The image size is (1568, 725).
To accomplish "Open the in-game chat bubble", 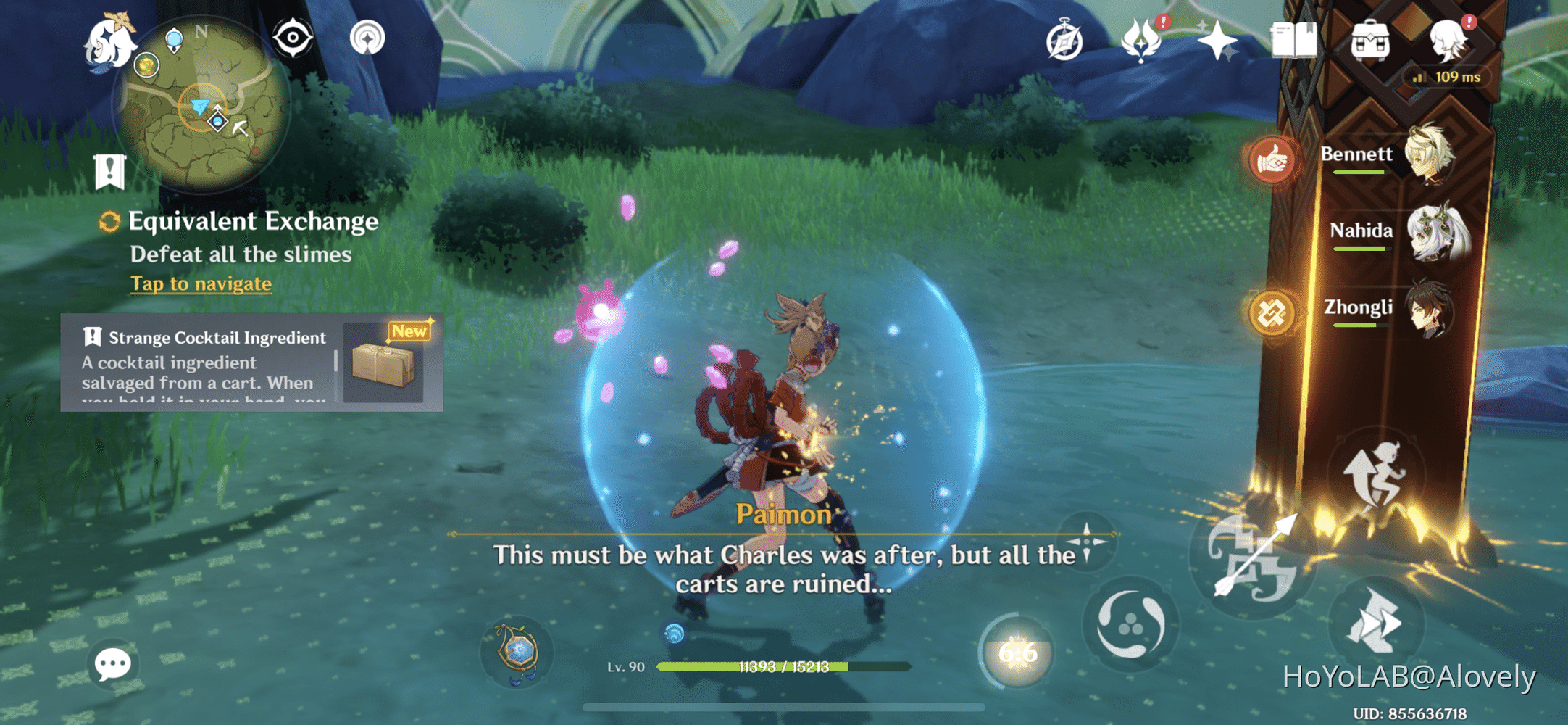I will (112, 662).
